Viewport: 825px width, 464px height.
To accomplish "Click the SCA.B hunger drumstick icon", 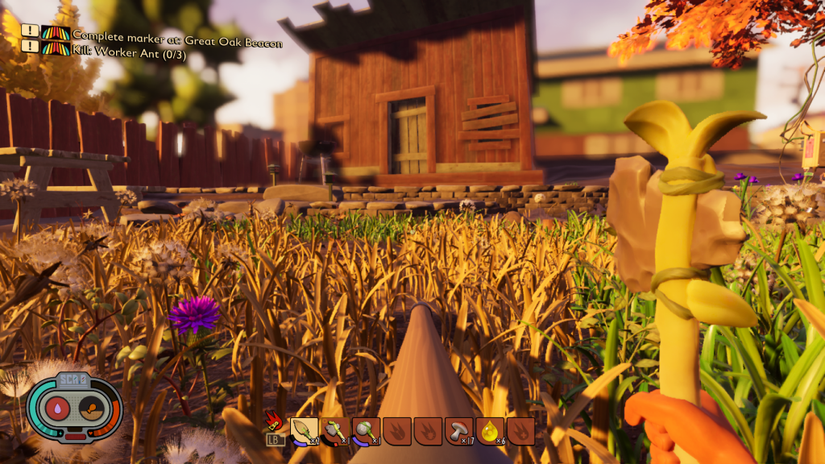I will (x=91, y=408).
